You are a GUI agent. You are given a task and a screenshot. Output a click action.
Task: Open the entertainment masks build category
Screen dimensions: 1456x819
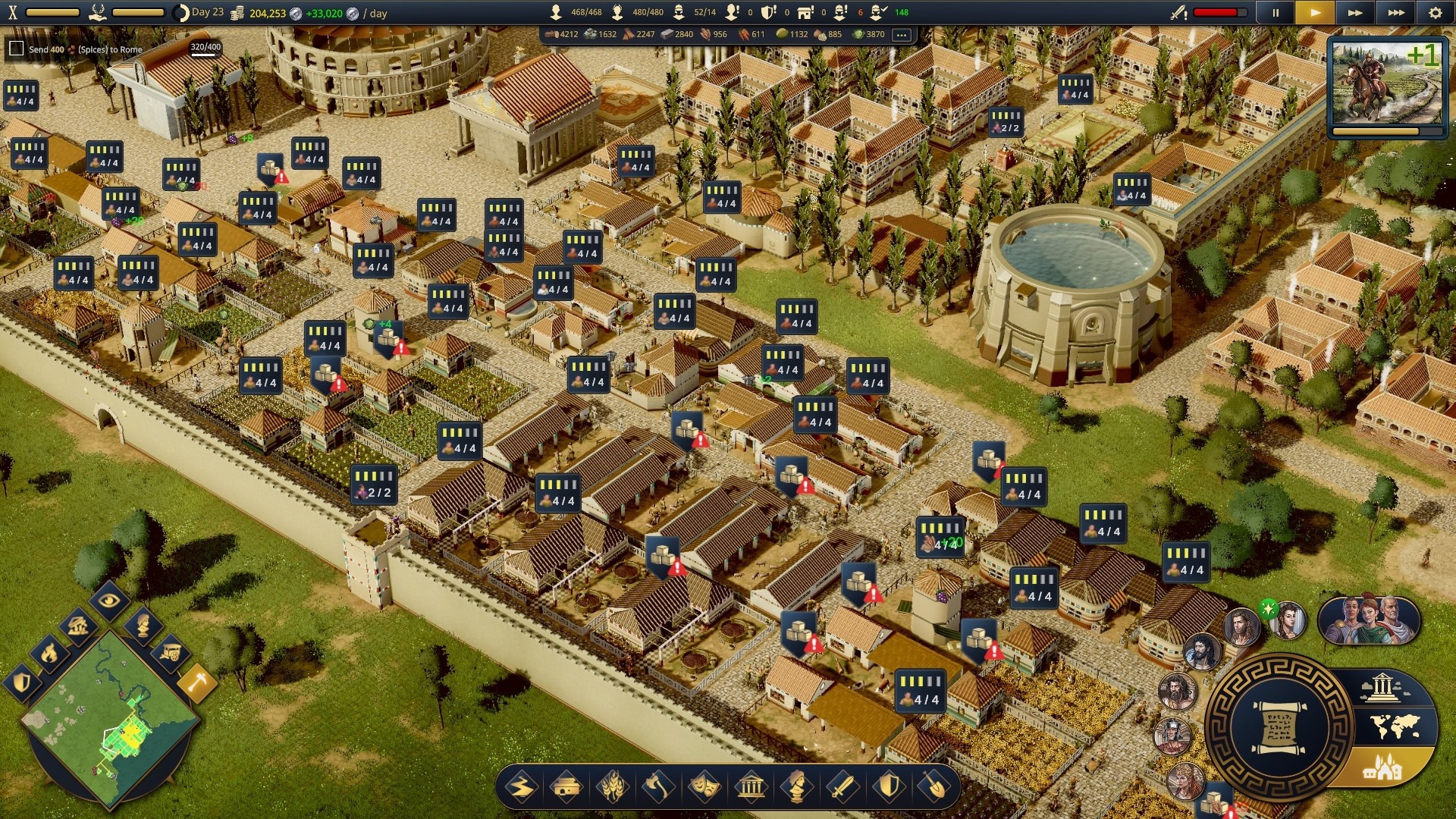704,787
